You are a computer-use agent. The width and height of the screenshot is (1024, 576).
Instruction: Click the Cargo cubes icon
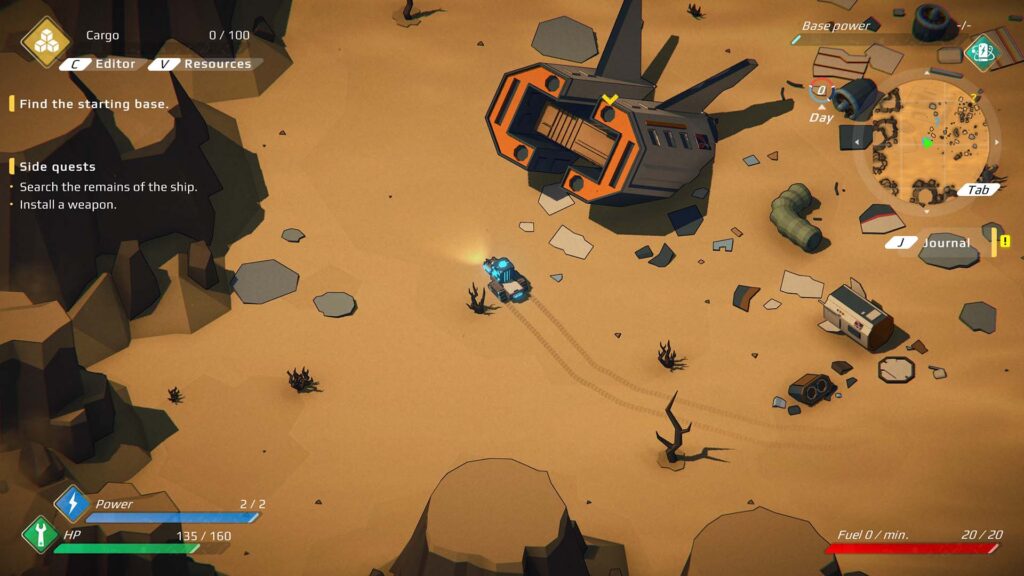click(x=46, y=41)
